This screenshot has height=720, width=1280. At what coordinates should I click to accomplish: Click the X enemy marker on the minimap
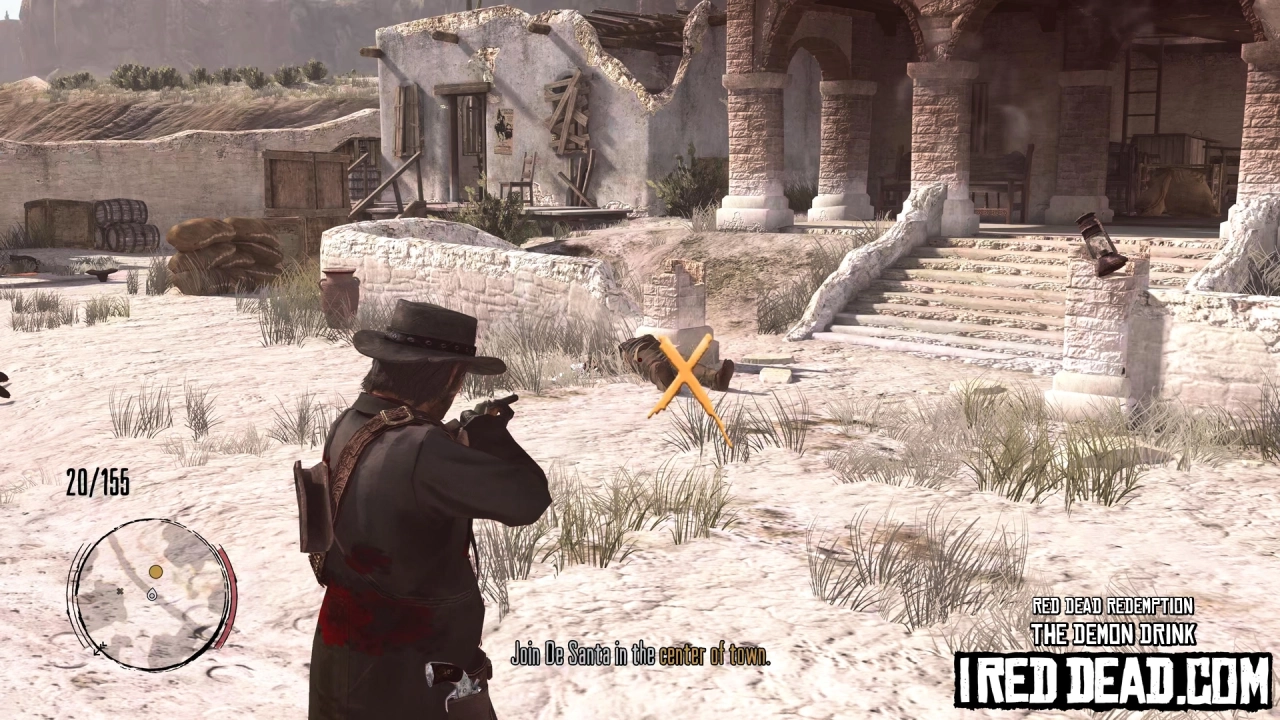[120, 591]
